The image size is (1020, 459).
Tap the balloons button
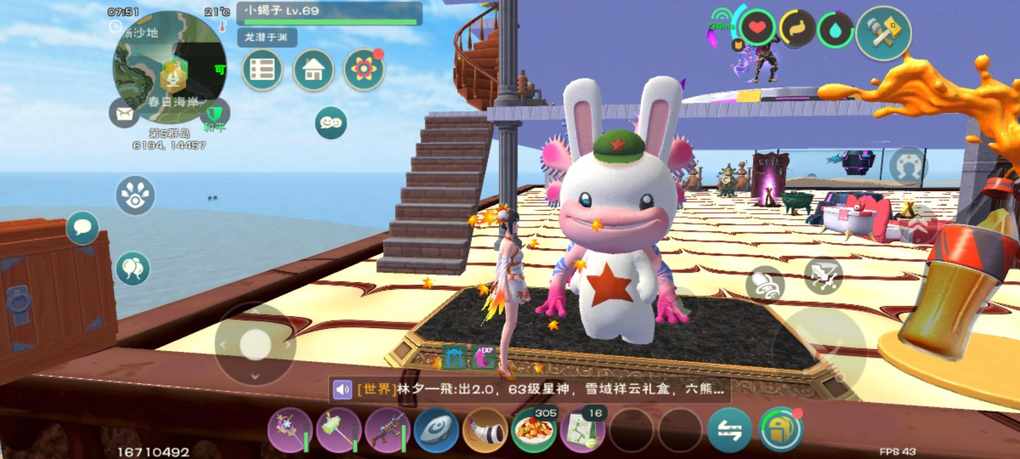pos(132,267)
